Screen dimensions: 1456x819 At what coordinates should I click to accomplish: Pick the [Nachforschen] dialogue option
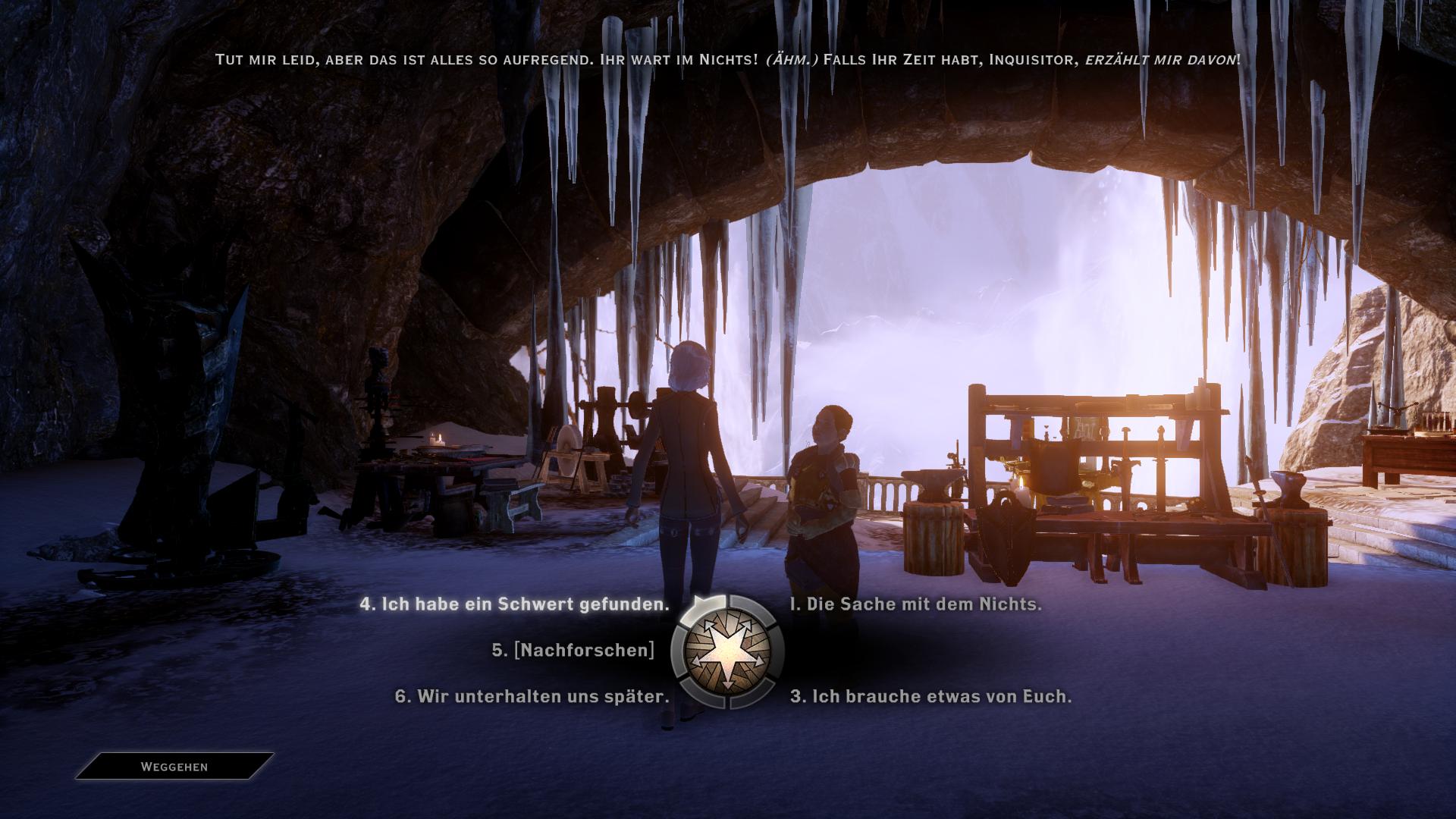coord(573,651)
